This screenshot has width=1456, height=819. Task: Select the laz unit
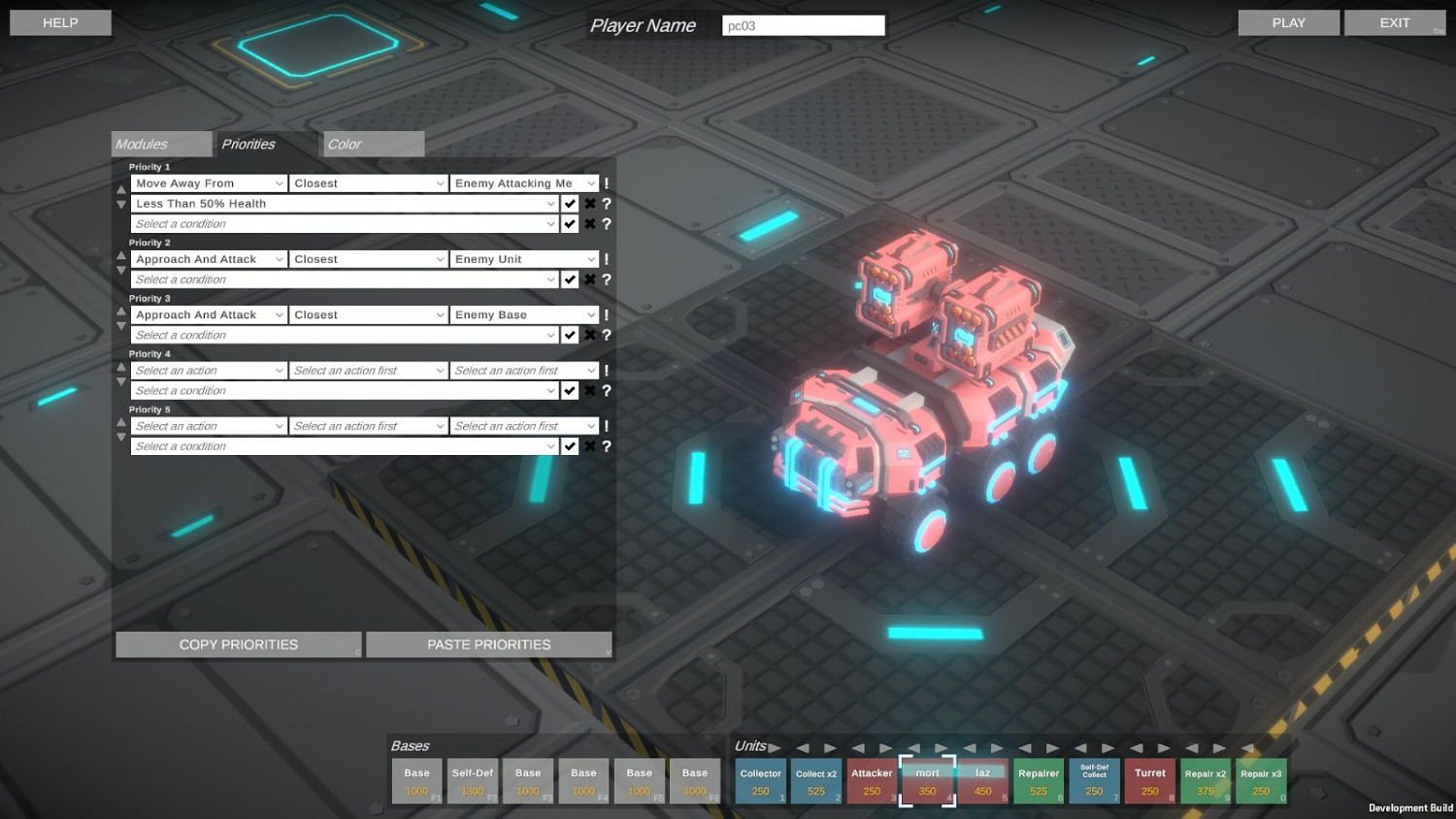[x=982, y=780]
